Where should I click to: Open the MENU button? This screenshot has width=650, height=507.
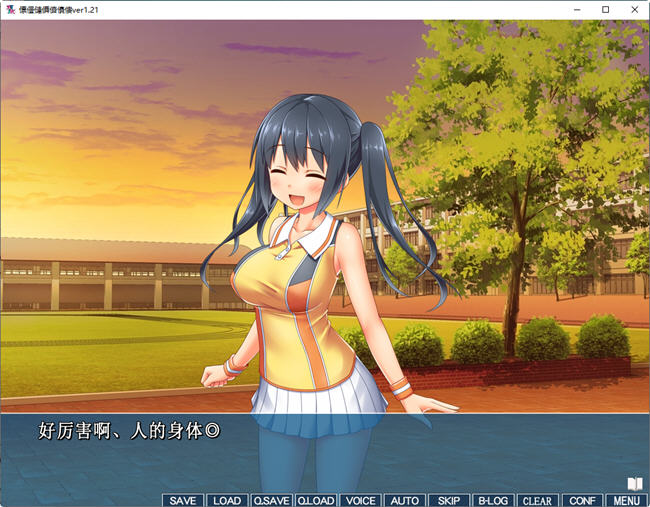pos(626,500)
